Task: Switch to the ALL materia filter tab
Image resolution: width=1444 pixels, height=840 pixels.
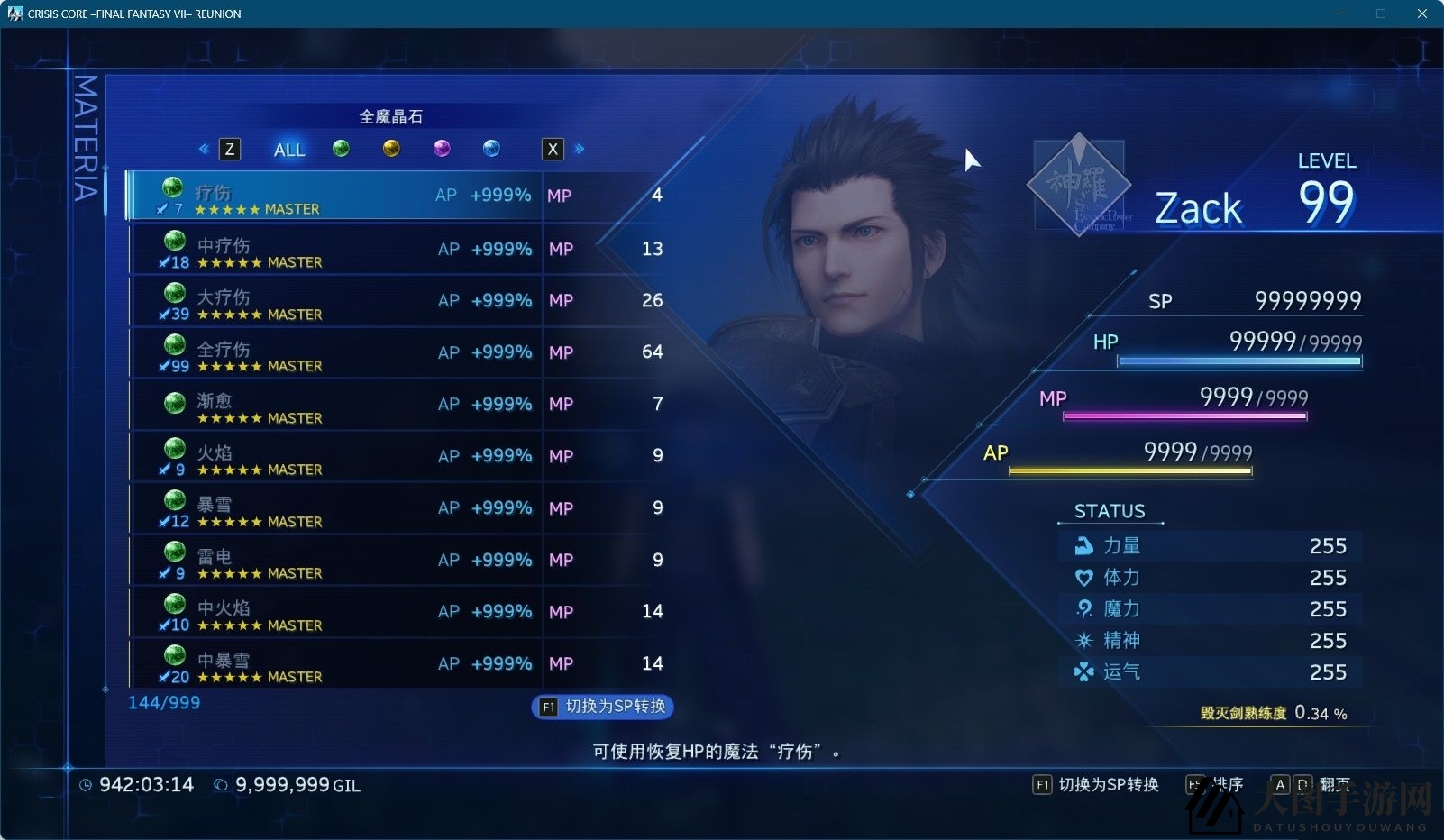Action: tap(289, 150)
